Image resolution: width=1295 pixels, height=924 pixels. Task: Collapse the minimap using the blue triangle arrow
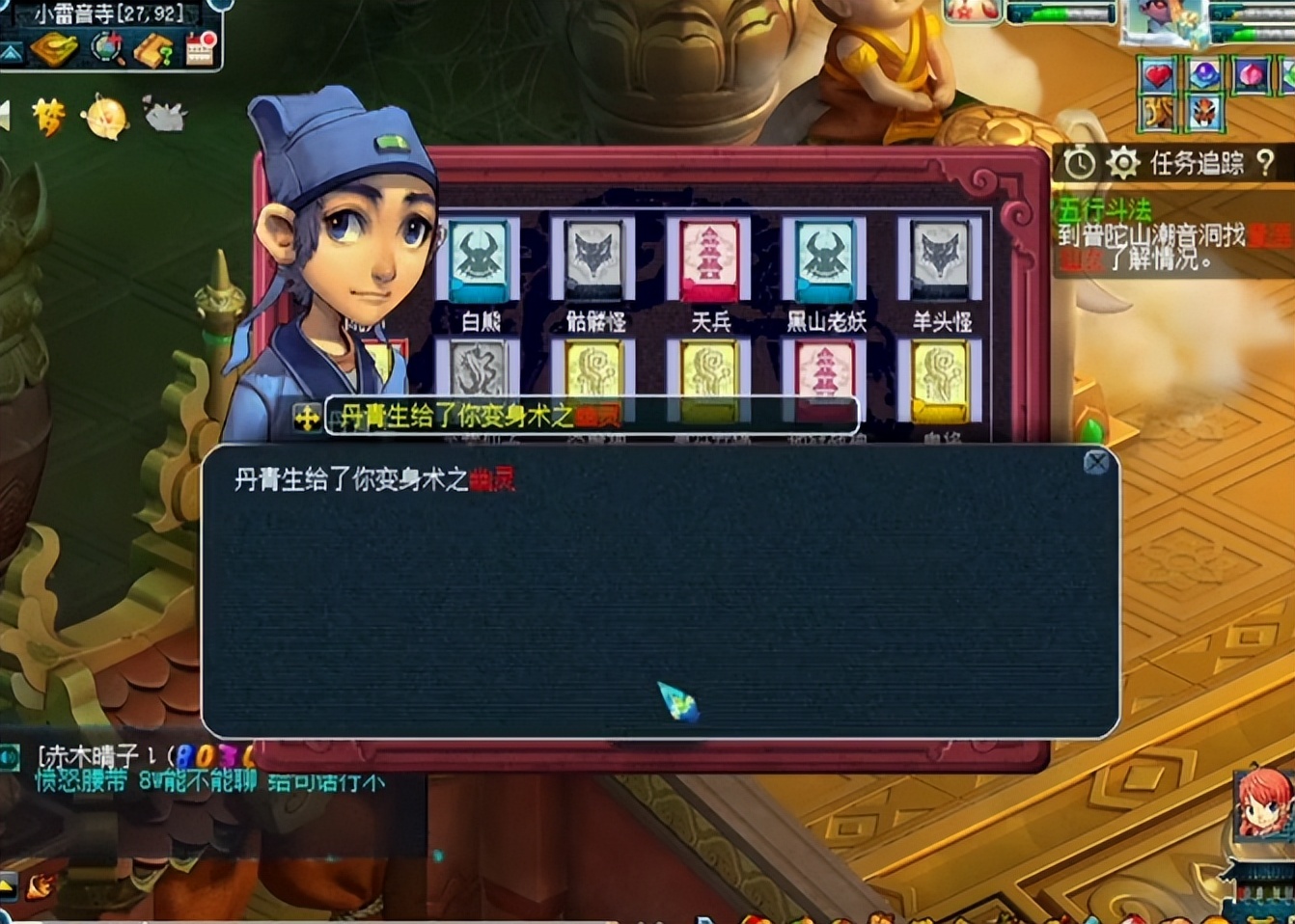[x=10, y=51]
